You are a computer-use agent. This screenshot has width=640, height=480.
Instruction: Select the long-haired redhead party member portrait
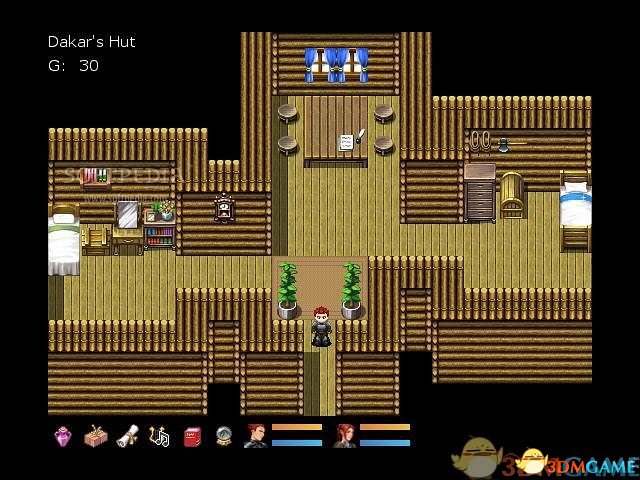click(x=344, y=435)
